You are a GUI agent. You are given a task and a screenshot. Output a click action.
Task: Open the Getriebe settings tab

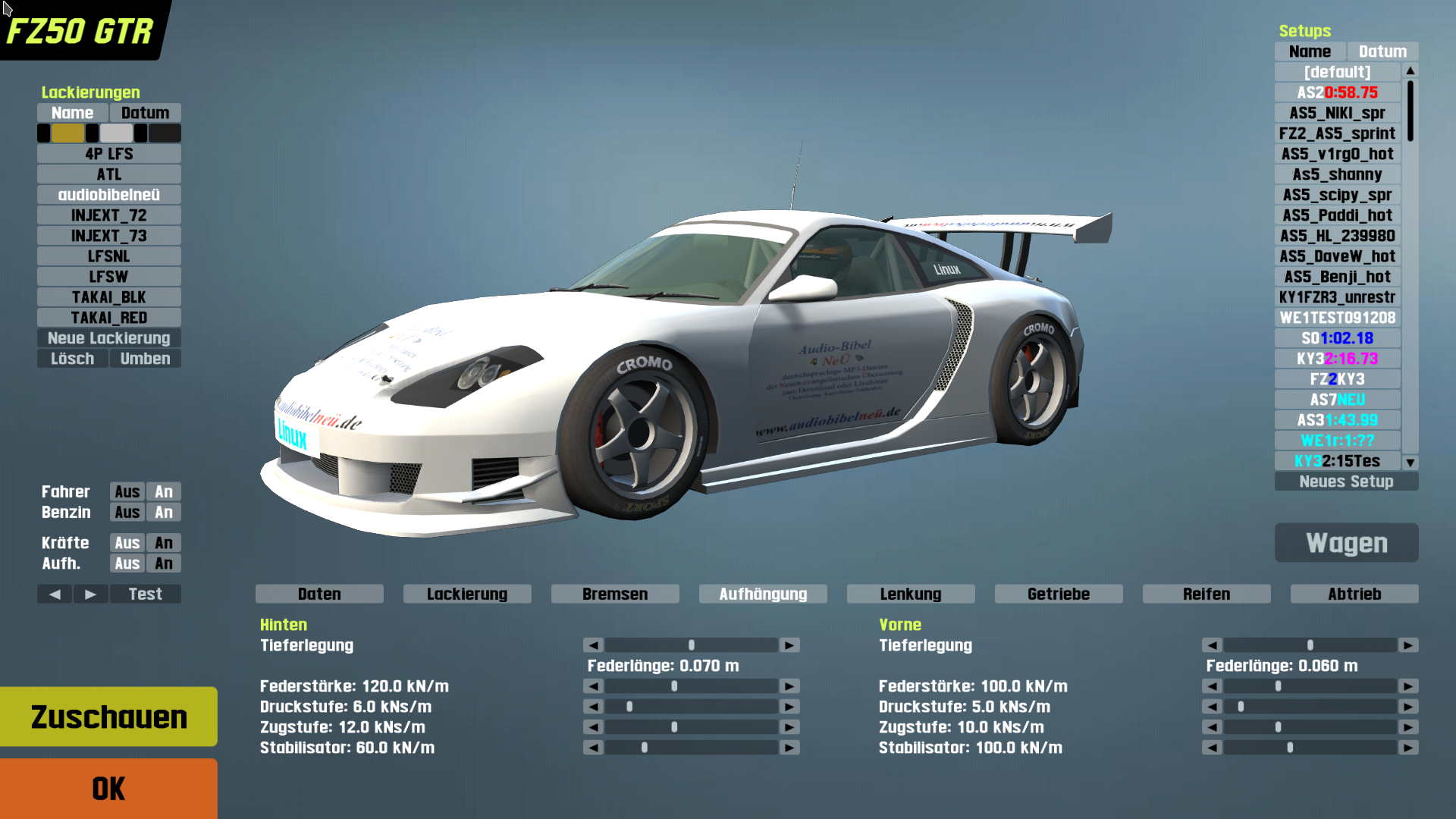[1058, 594]
